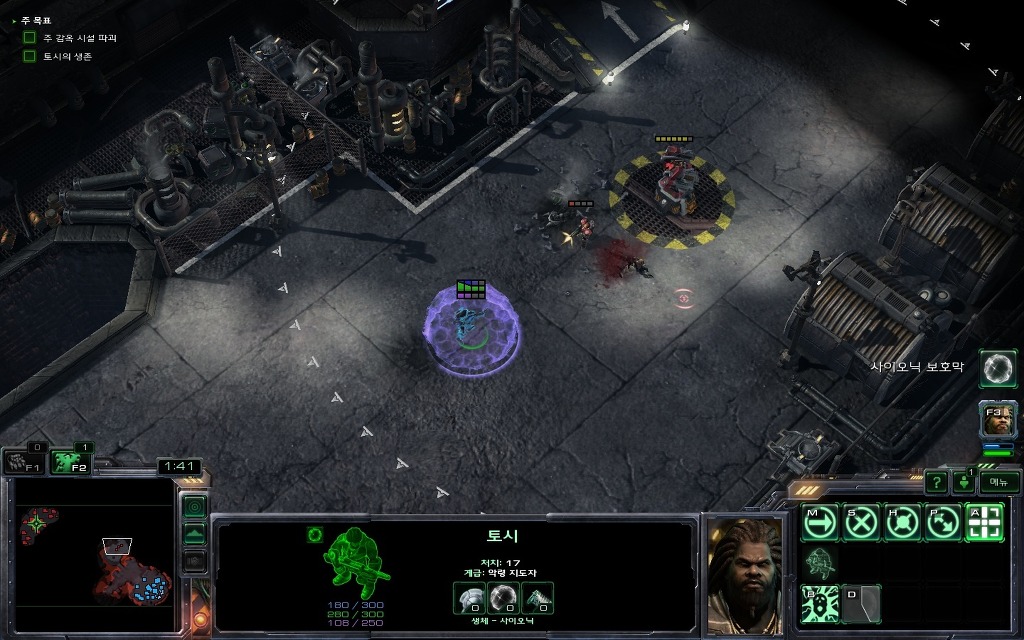This screenshot has height=640, width=1024.
Task: Select the Hold Position command
Action: pos(902,522)
